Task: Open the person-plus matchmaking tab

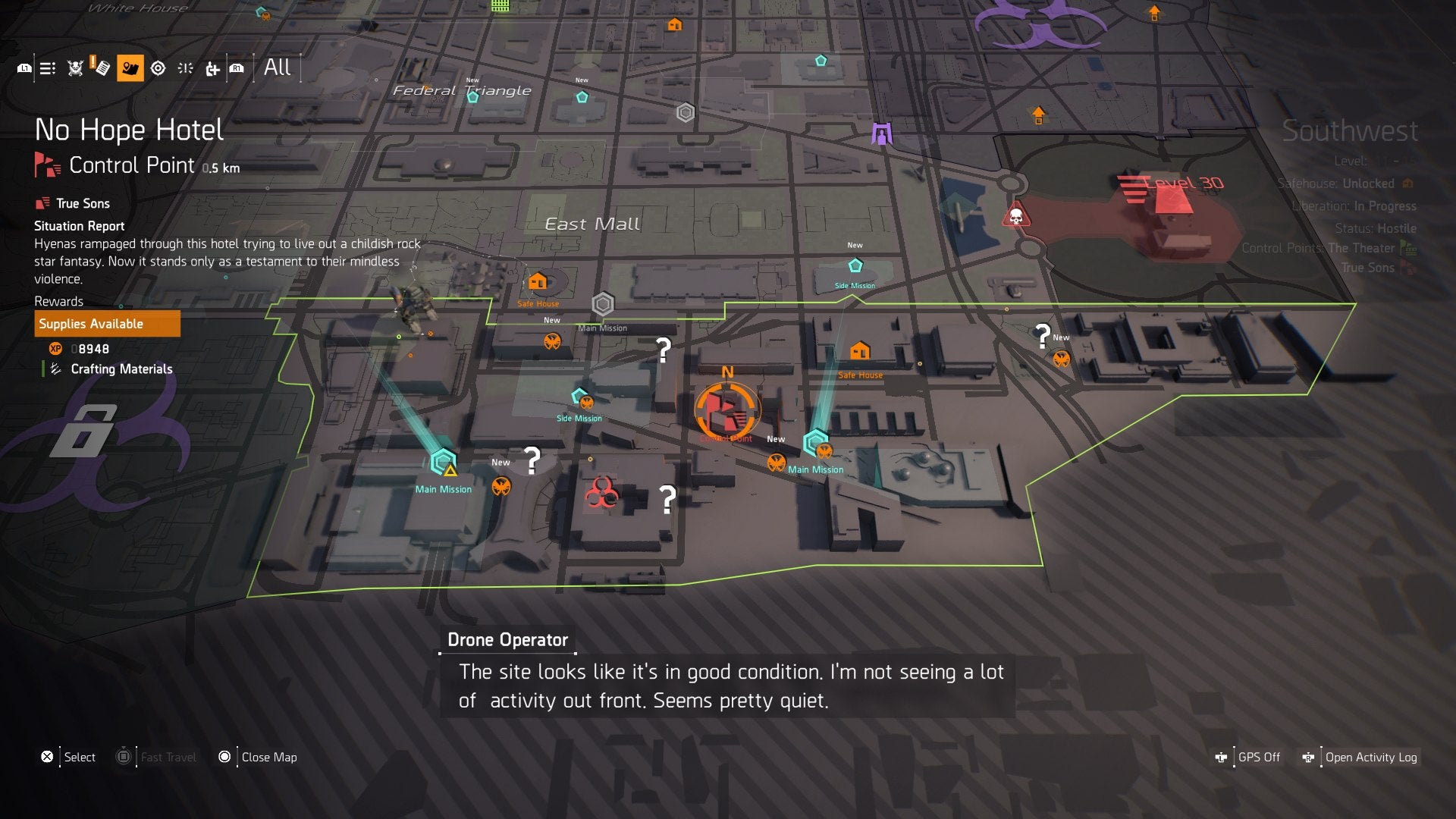Action: (212, 69)
